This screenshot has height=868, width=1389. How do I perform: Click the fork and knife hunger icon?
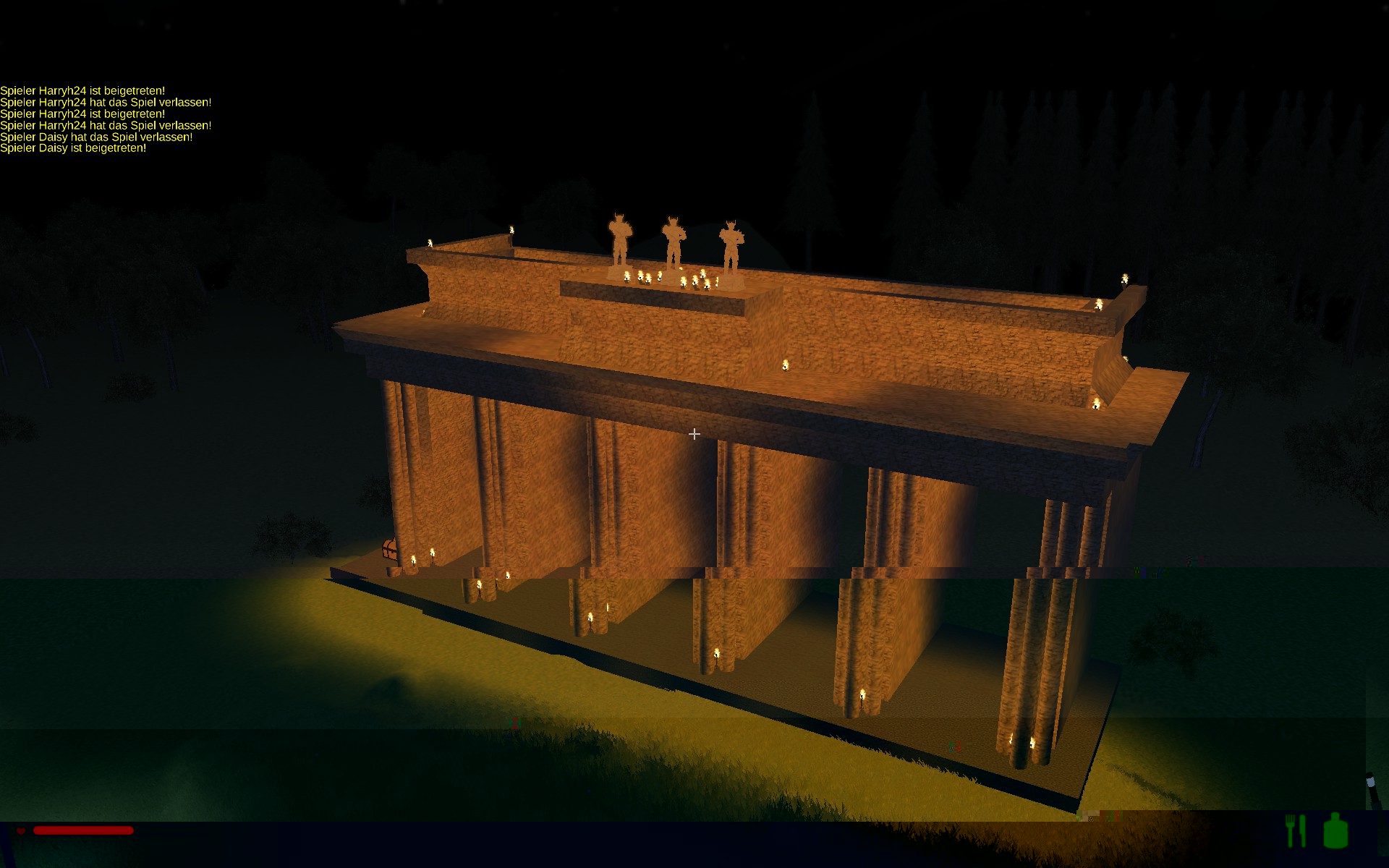tap(1296, 830)
